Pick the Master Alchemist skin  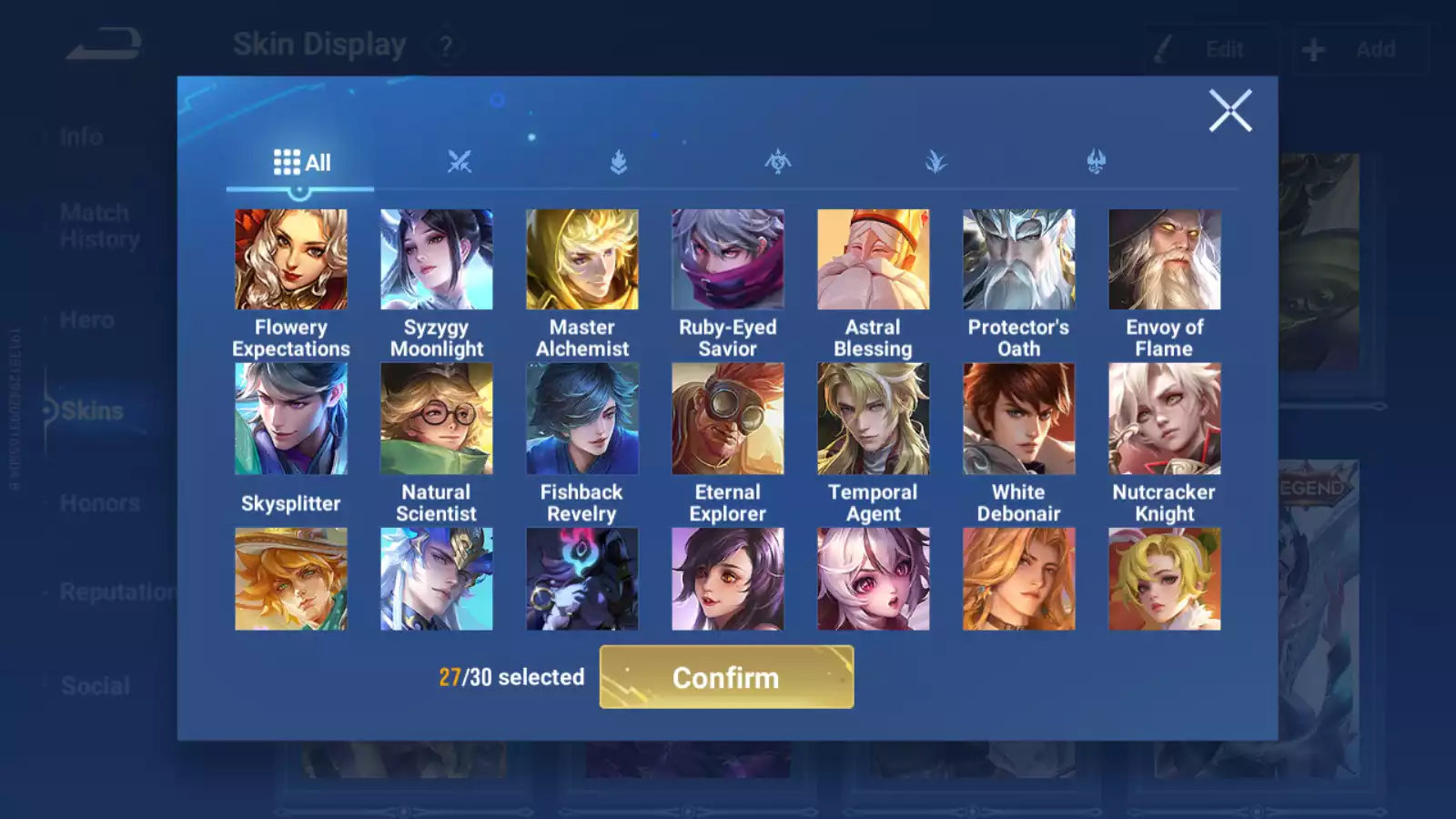click(x=582, y=260)
